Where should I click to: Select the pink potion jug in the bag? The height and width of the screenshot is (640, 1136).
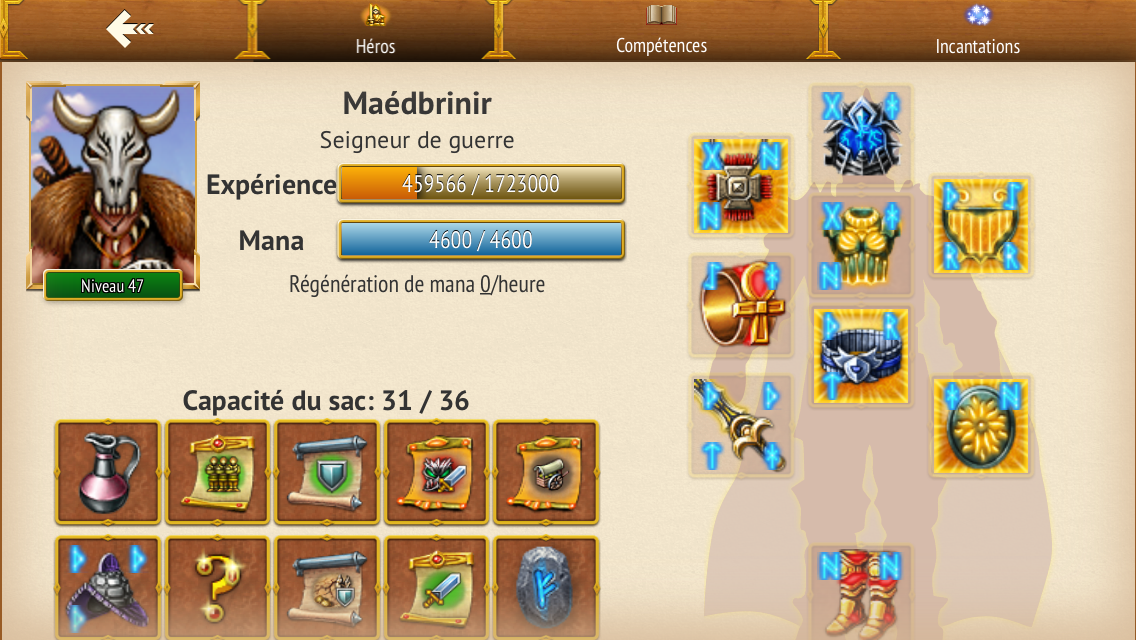click(108, 472)
